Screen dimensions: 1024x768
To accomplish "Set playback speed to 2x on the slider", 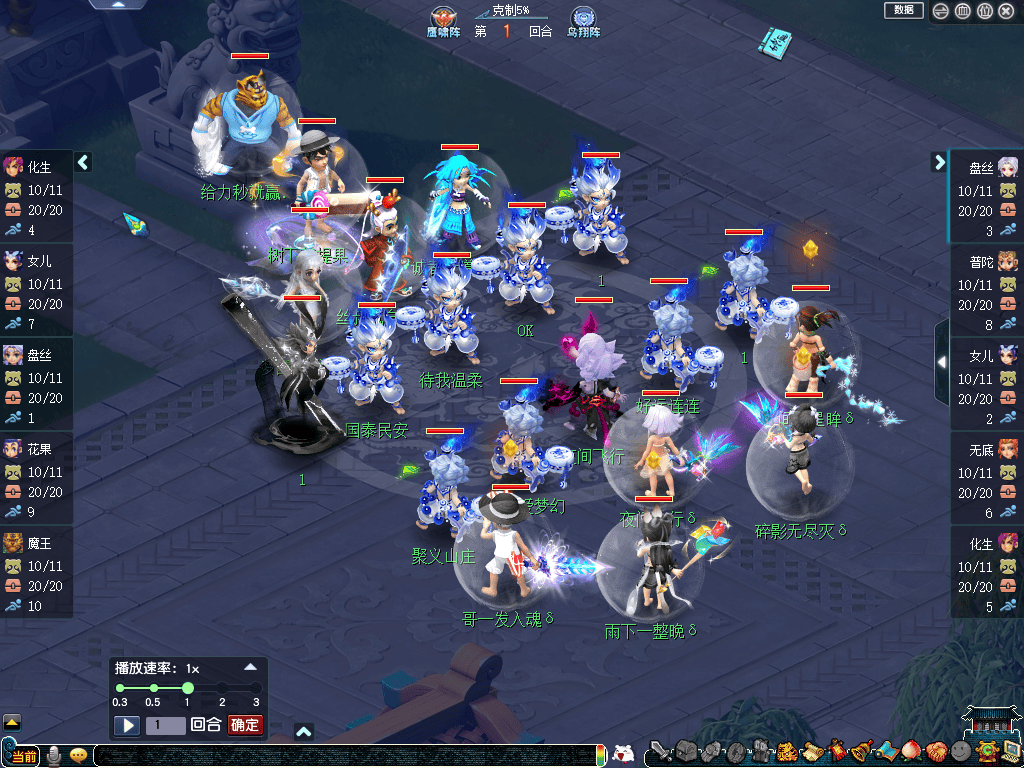I will coord(222,688).
